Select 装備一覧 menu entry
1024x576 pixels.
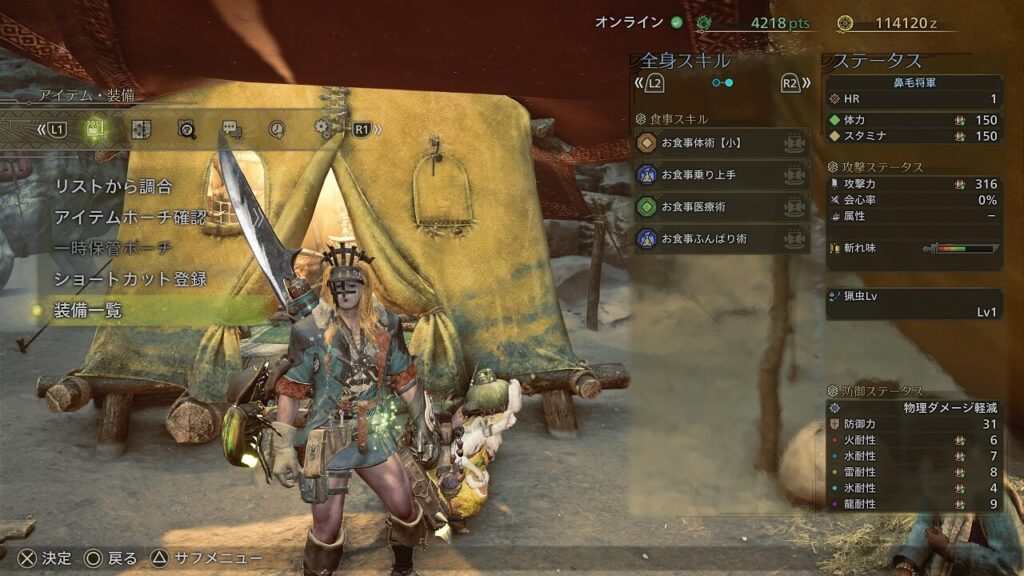88,311
